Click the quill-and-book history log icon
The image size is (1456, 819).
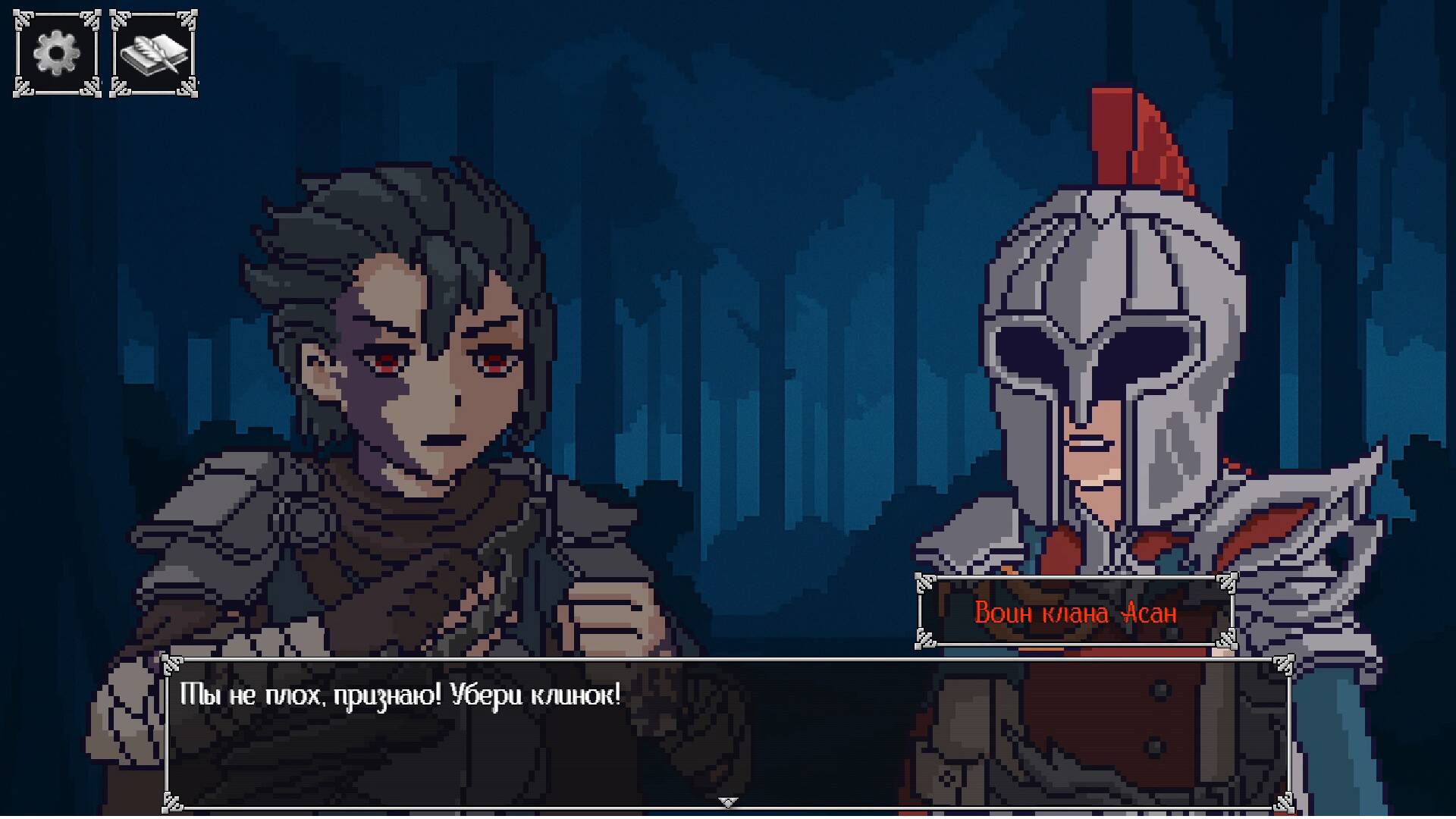155,53
